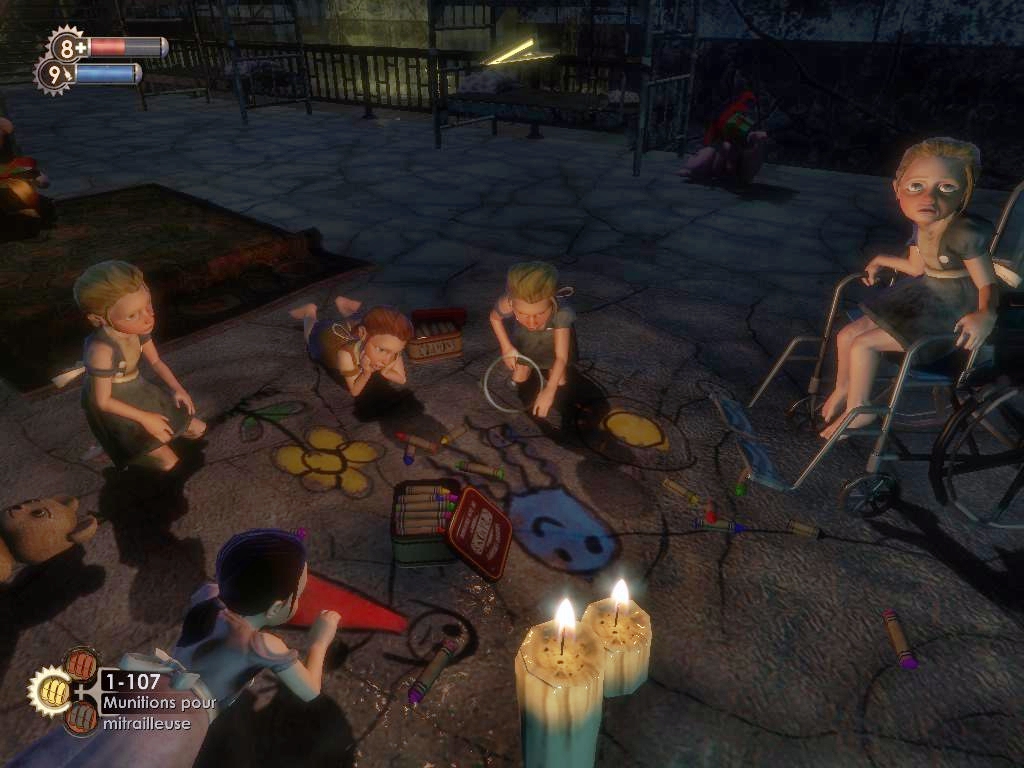Use a first aid kit from the gear icon
1024x768 pixels.
pos(67,45)
